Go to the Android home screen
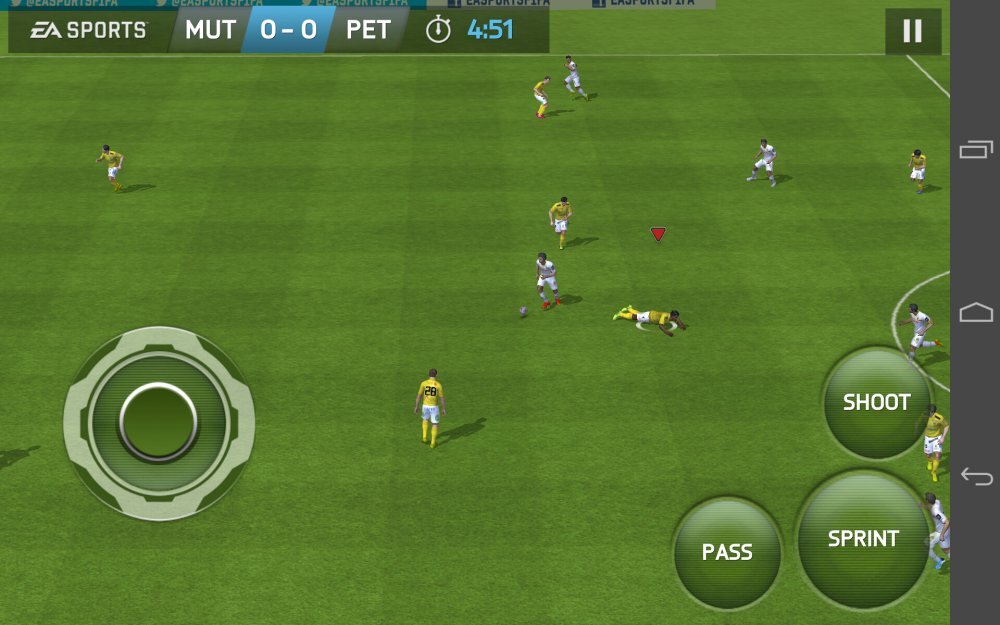The height and width of the screenshot is (625, 1000). 976,313
